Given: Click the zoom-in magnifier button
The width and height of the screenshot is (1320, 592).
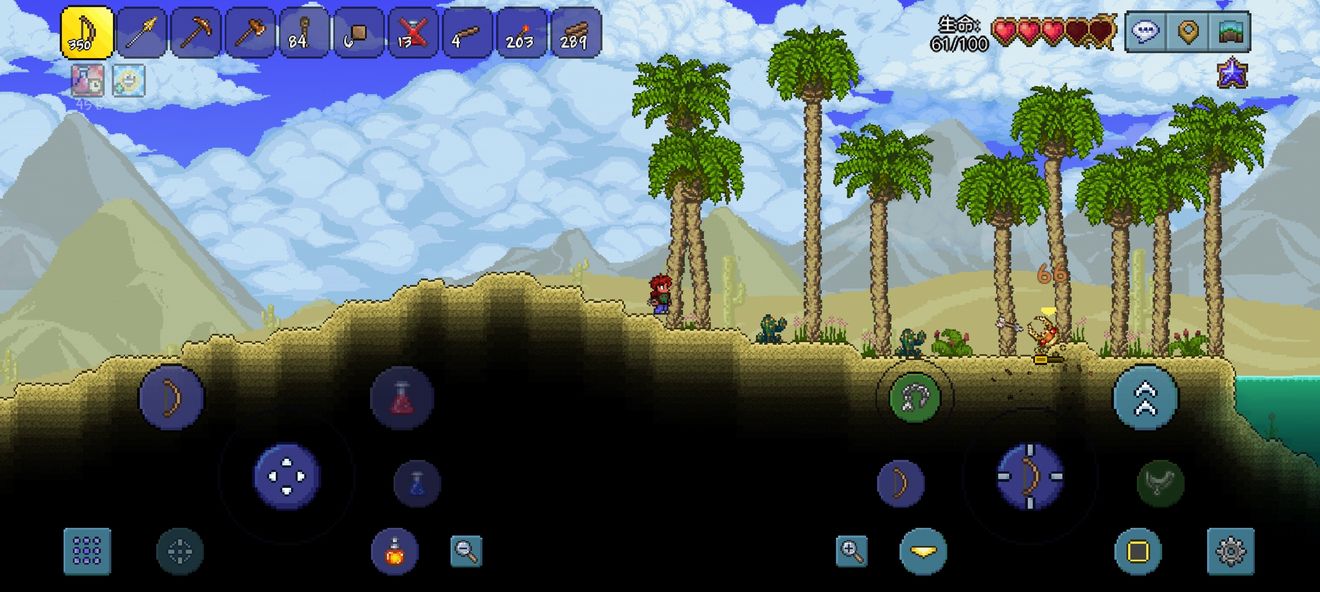Looking at the screenshot, I should tap(851, 550).
